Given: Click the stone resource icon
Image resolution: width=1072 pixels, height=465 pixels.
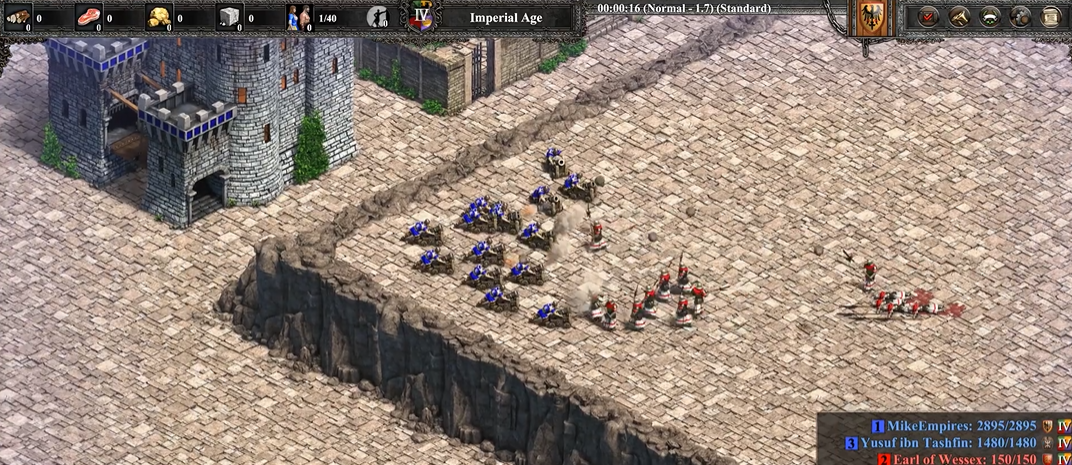Looking at the screenshot, I should (x=230, y=17).
